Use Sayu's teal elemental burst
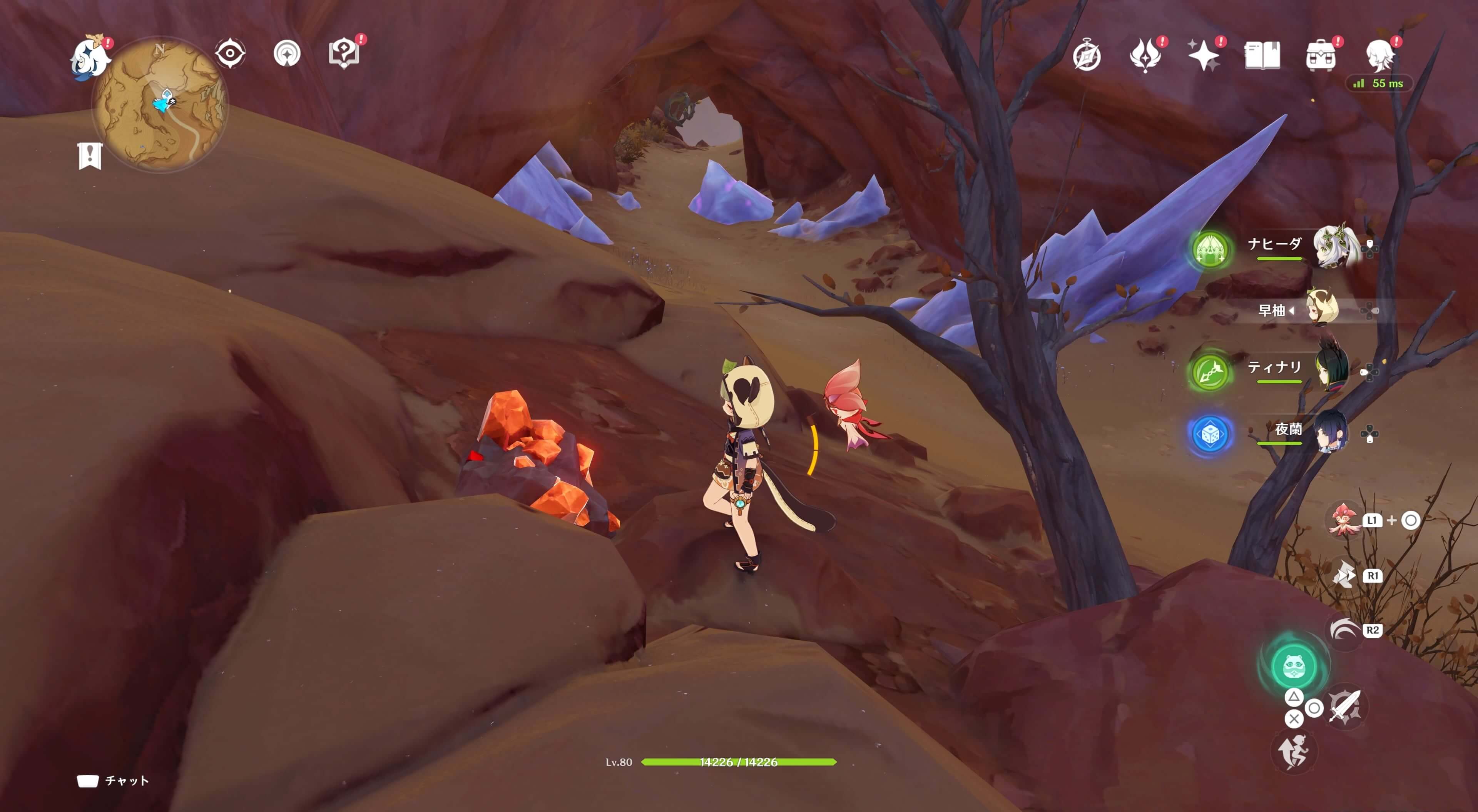Viewport: 1478px width, 812px height. click(x=1293, y=666)
